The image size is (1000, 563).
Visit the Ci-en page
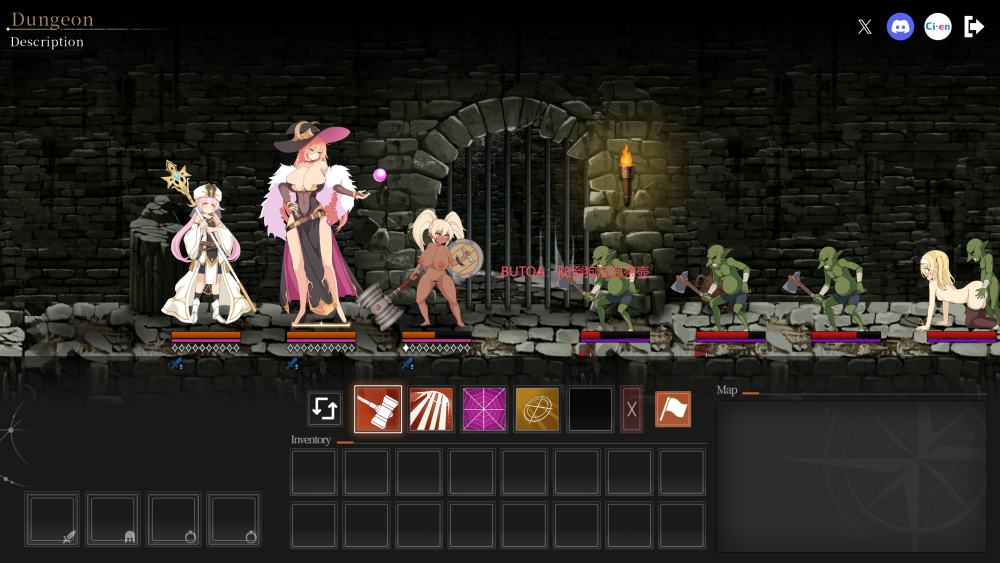[937, 27]
